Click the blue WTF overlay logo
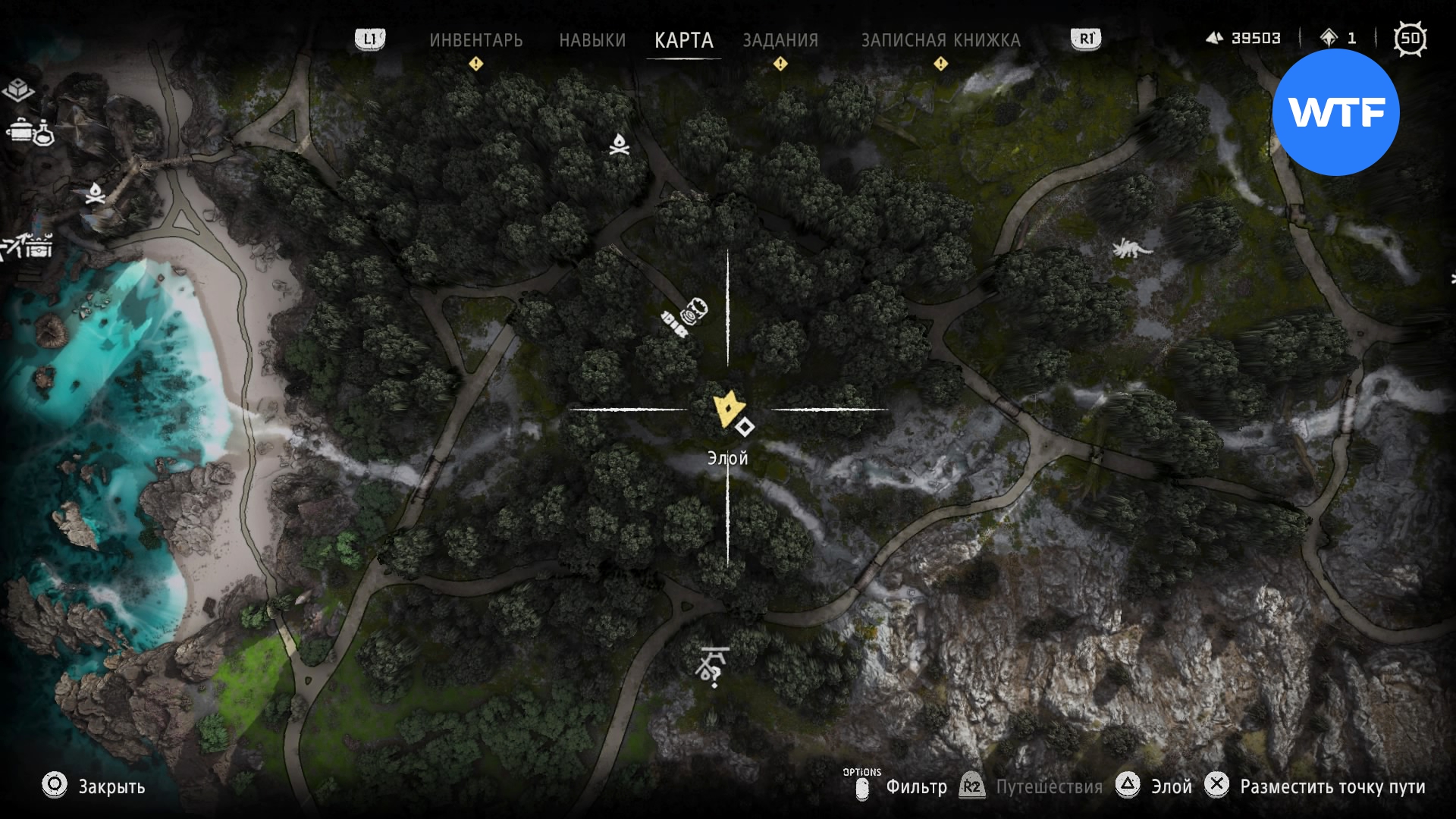 pos(1335,112)
